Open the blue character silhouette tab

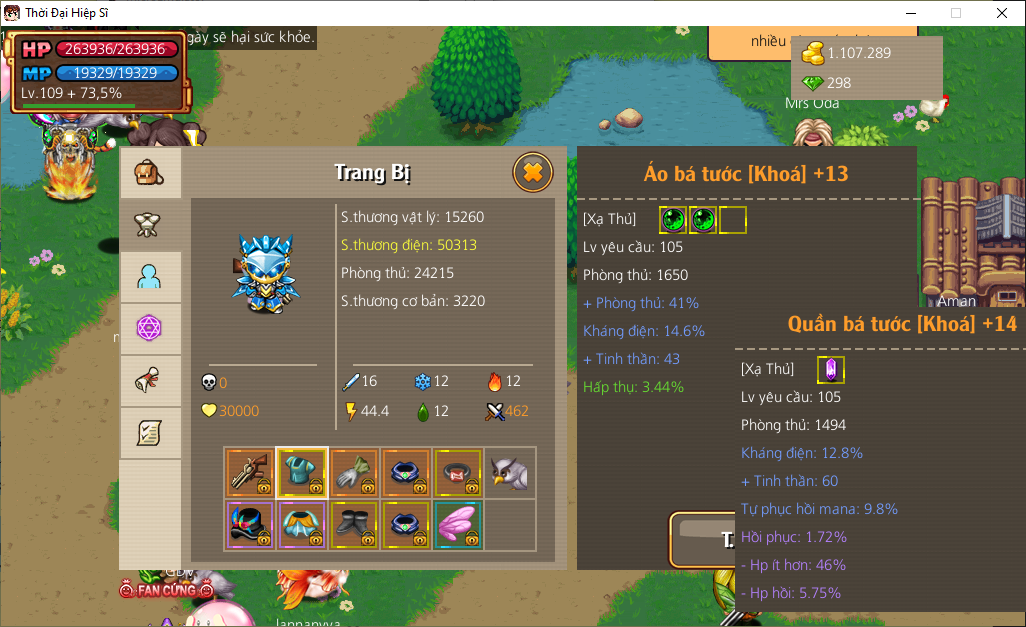150,277
